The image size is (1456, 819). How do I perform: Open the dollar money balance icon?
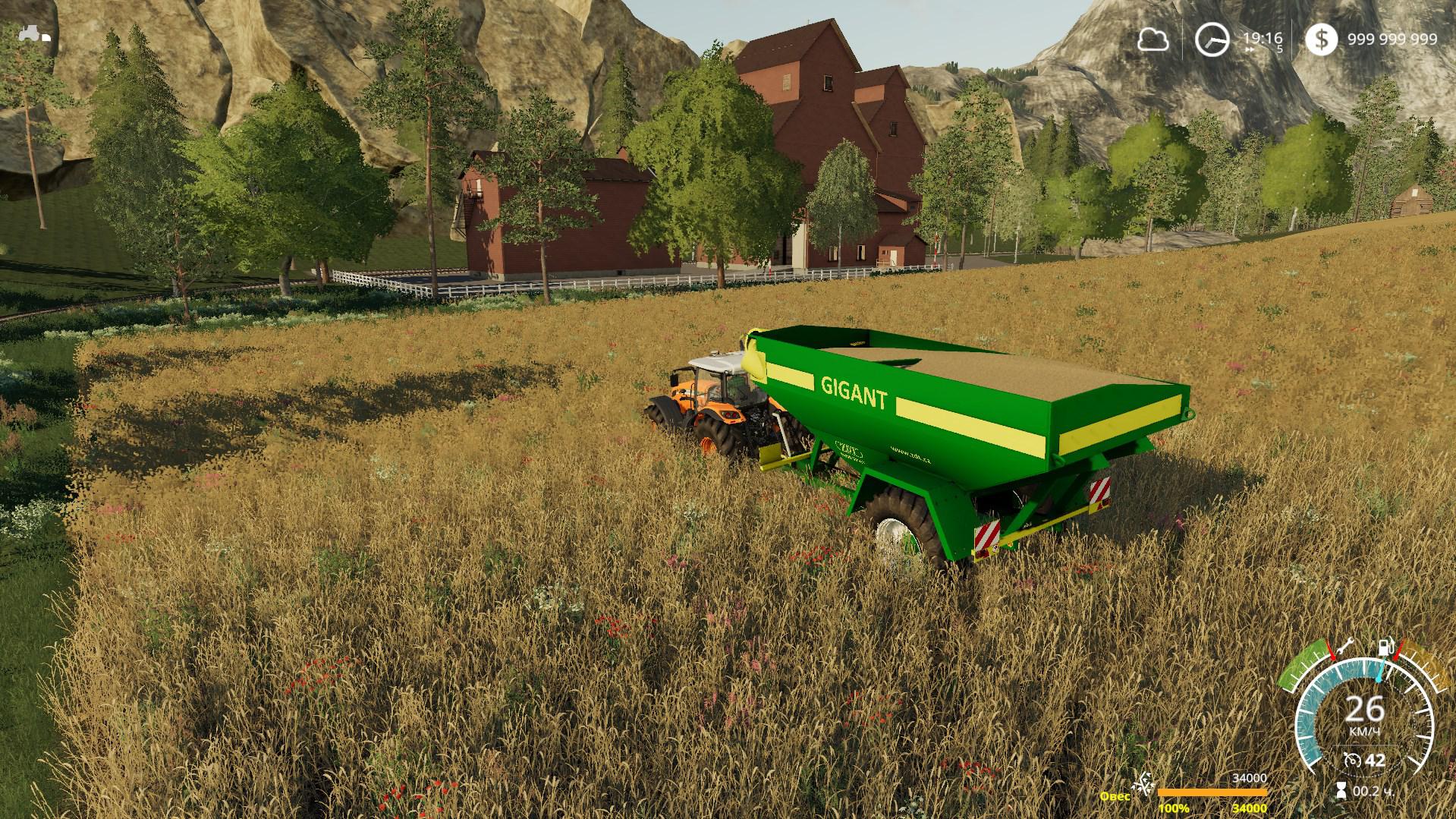[1322, 39]
